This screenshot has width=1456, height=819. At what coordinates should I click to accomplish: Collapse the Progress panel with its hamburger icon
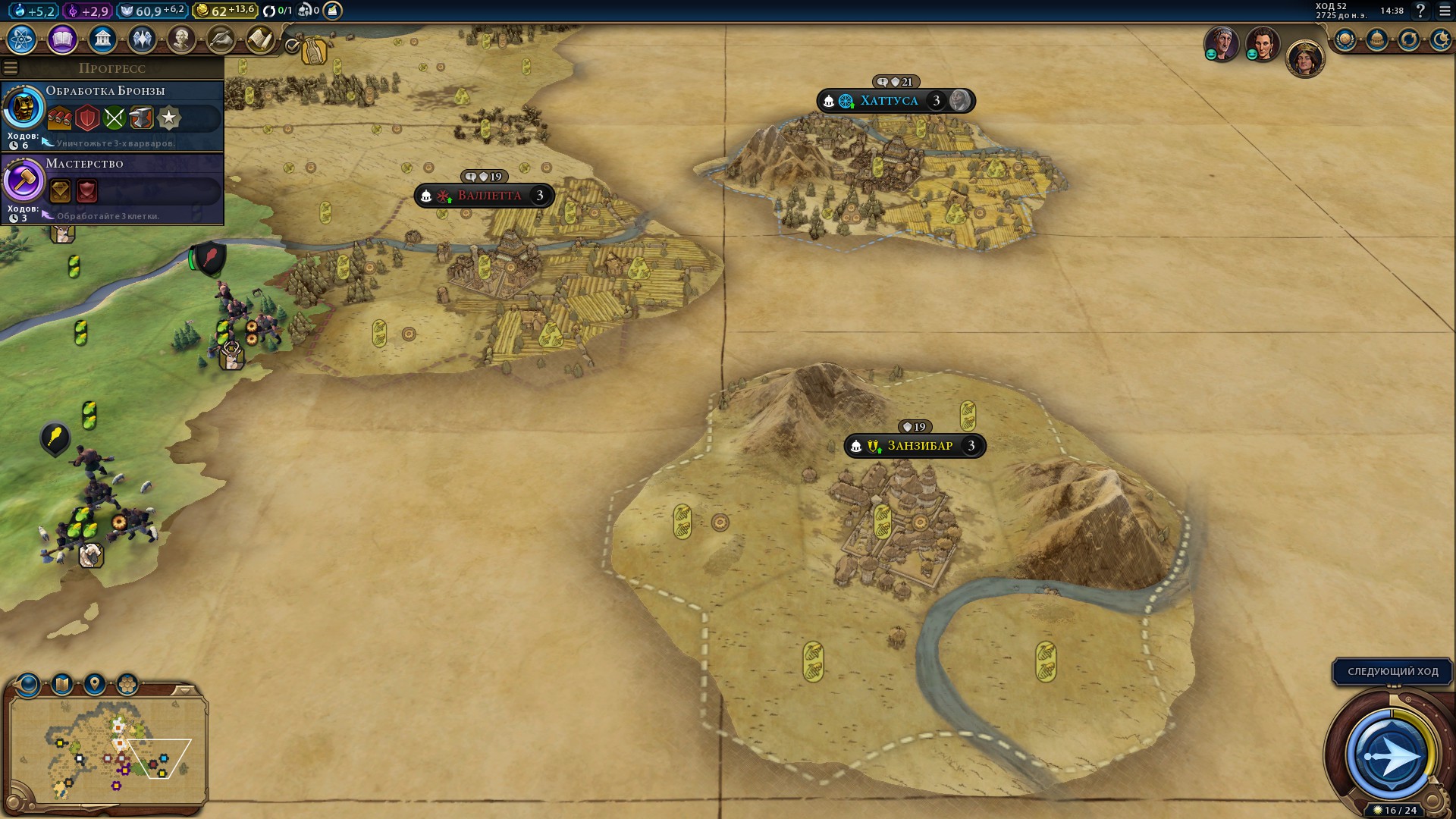(10, 67)
